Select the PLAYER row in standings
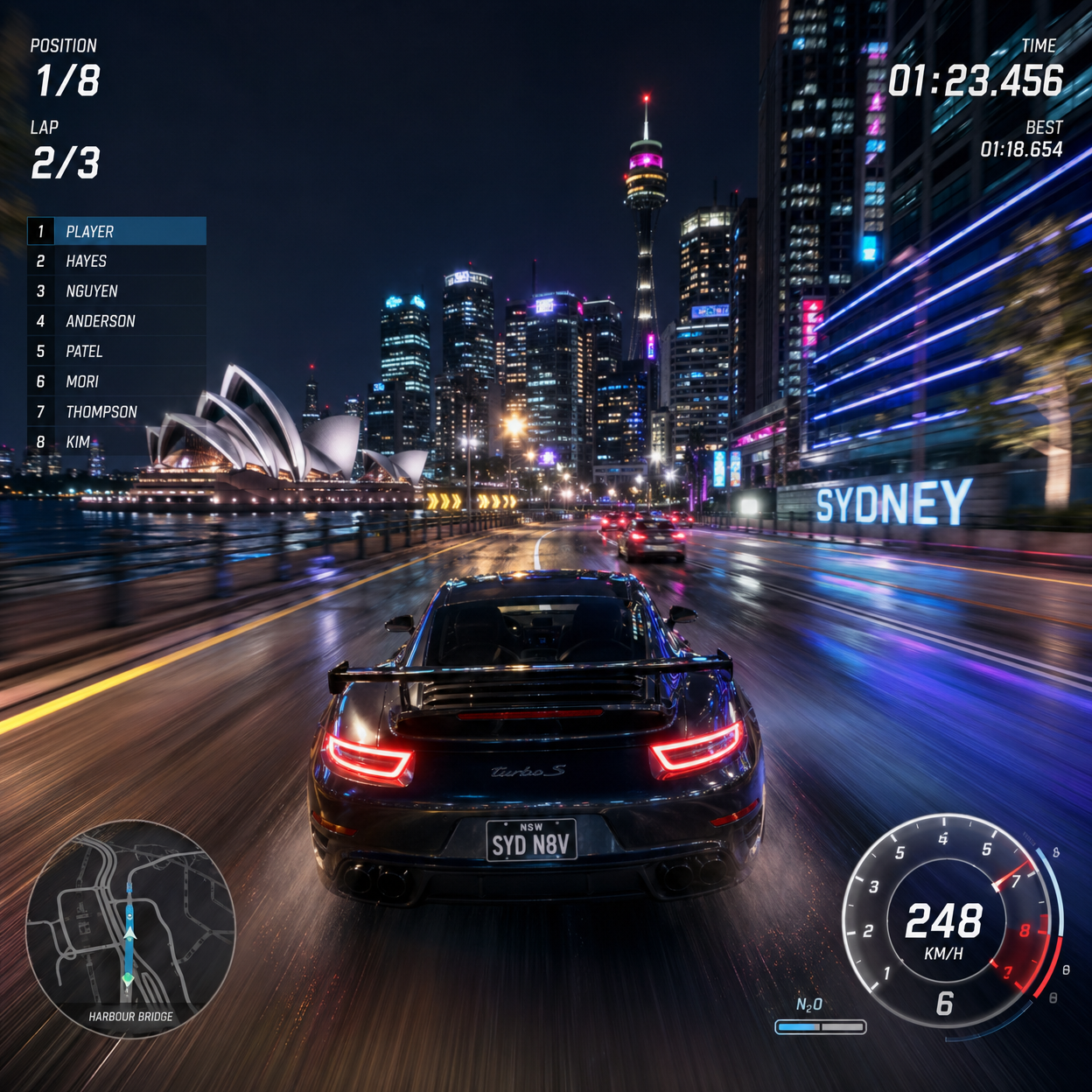1092x1092 pixels. [117, 231]
